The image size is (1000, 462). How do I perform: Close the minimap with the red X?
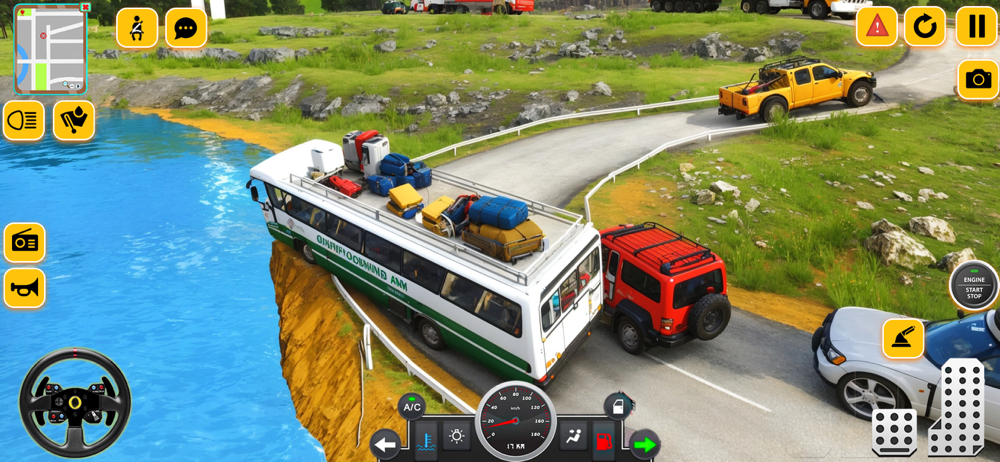pos(86,7)
